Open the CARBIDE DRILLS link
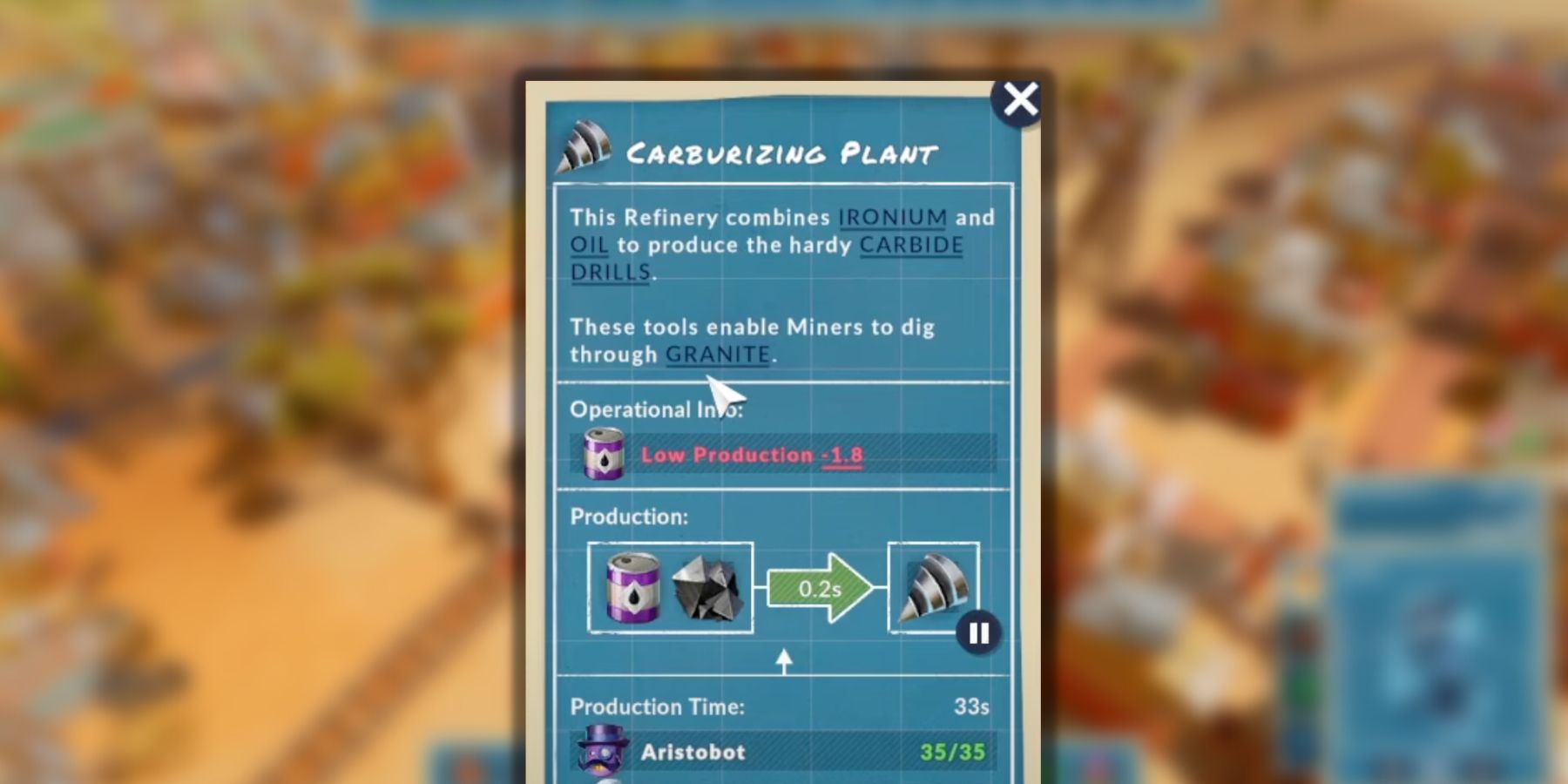 point(909,245)
